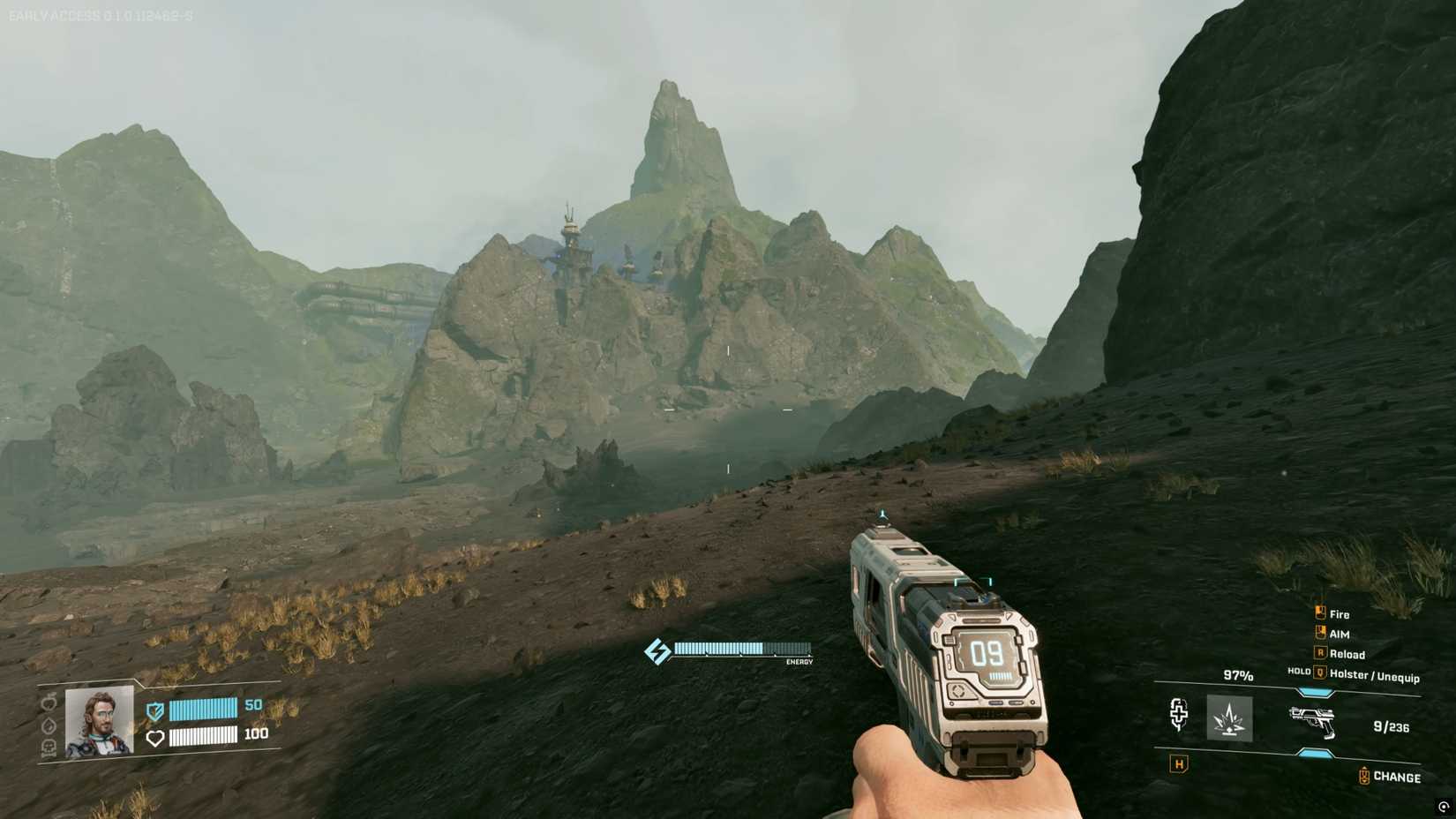Select the medical cross healing icon
Screen dimensions: 1456x819
pyautogui.click(x=1180, y=713)
